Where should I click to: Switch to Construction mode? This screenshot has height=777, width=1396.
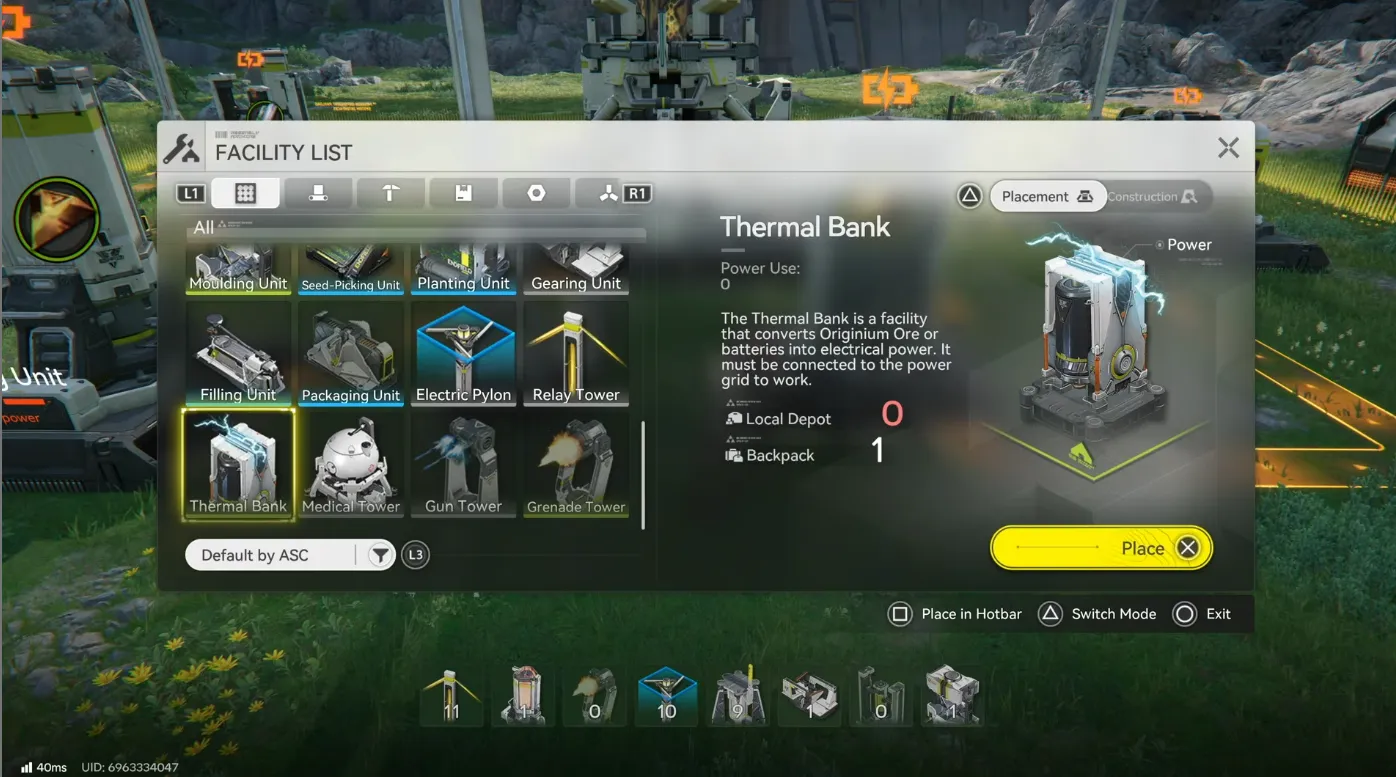click(1151, 197)
